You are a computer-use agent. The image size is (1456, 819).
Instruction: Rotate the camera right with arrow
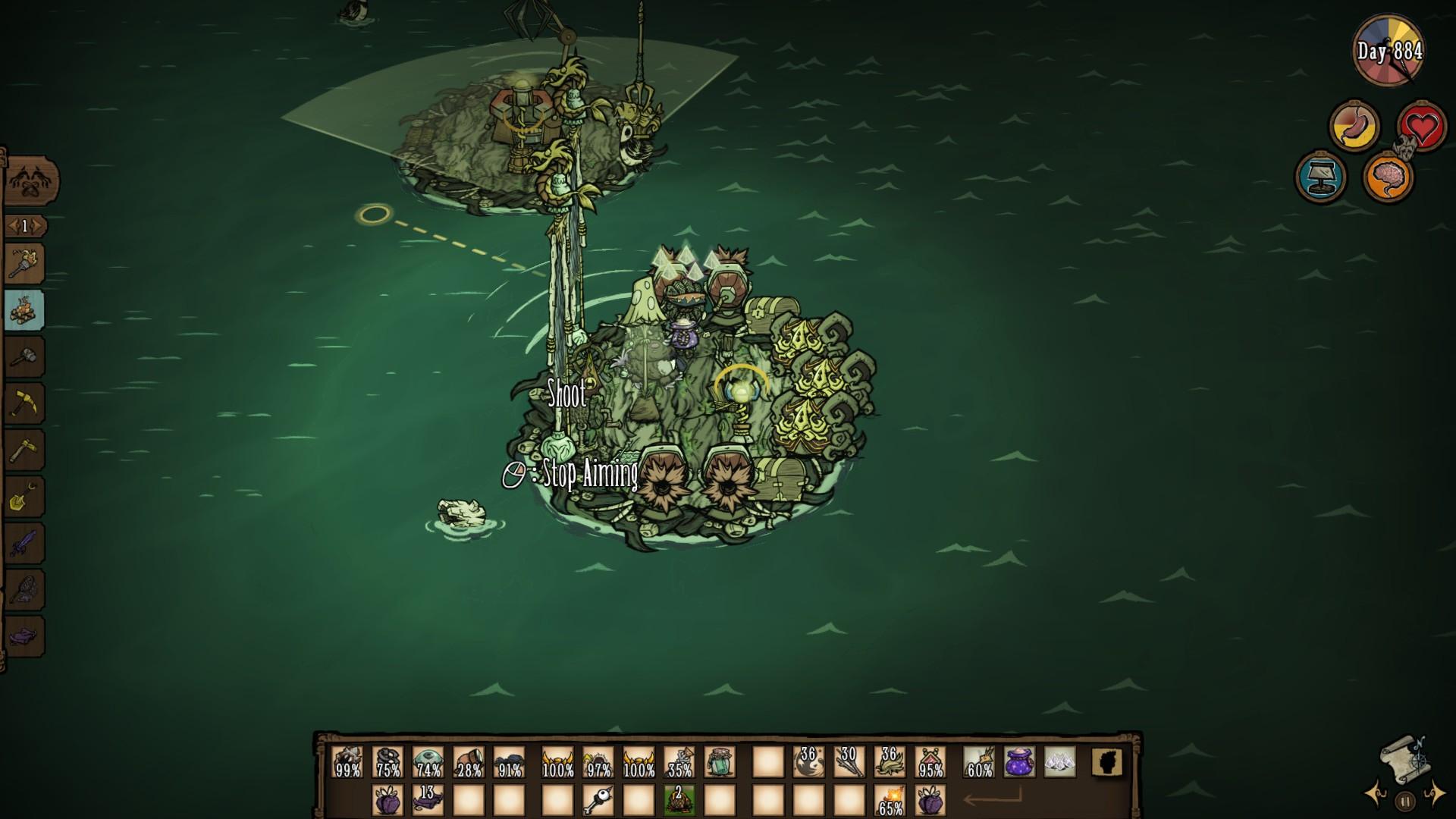coord(1435,793)
